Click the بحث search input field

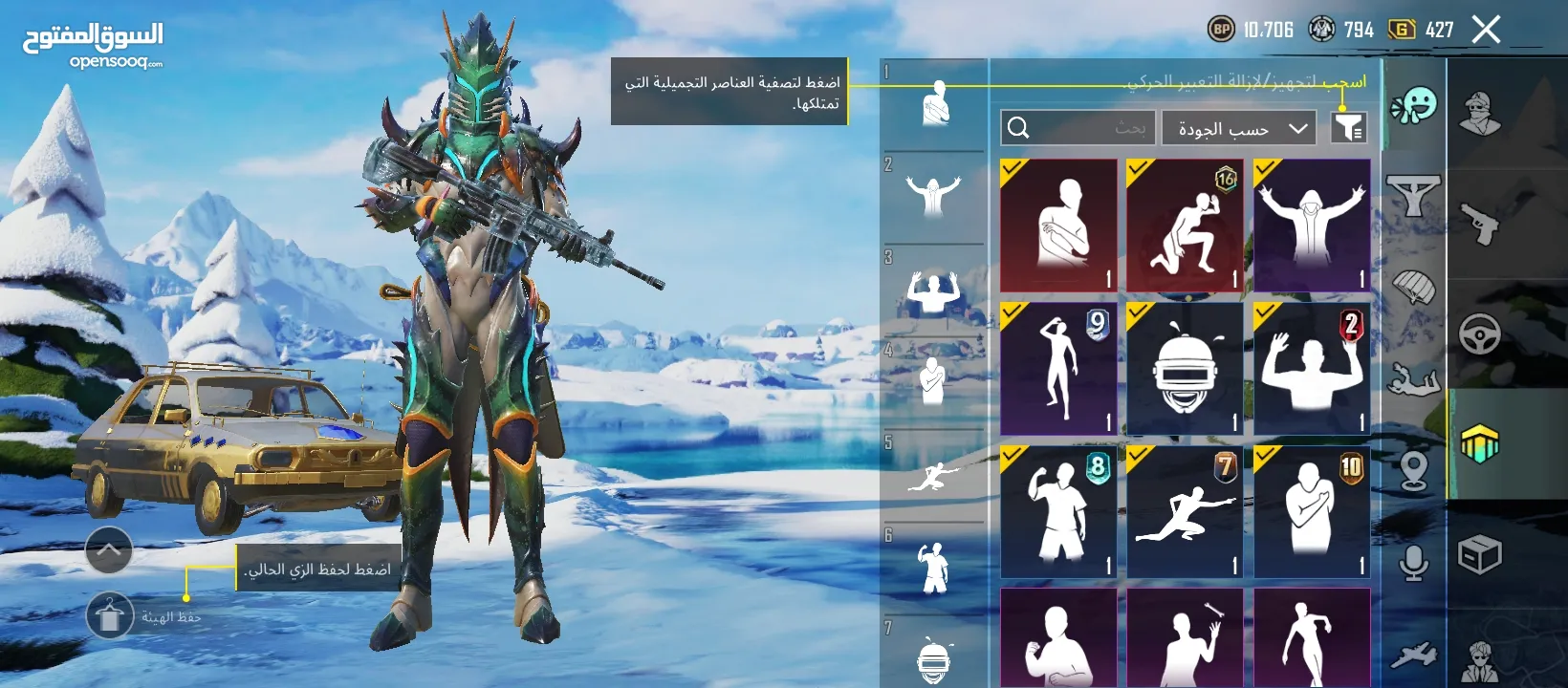pos(1080,127)
